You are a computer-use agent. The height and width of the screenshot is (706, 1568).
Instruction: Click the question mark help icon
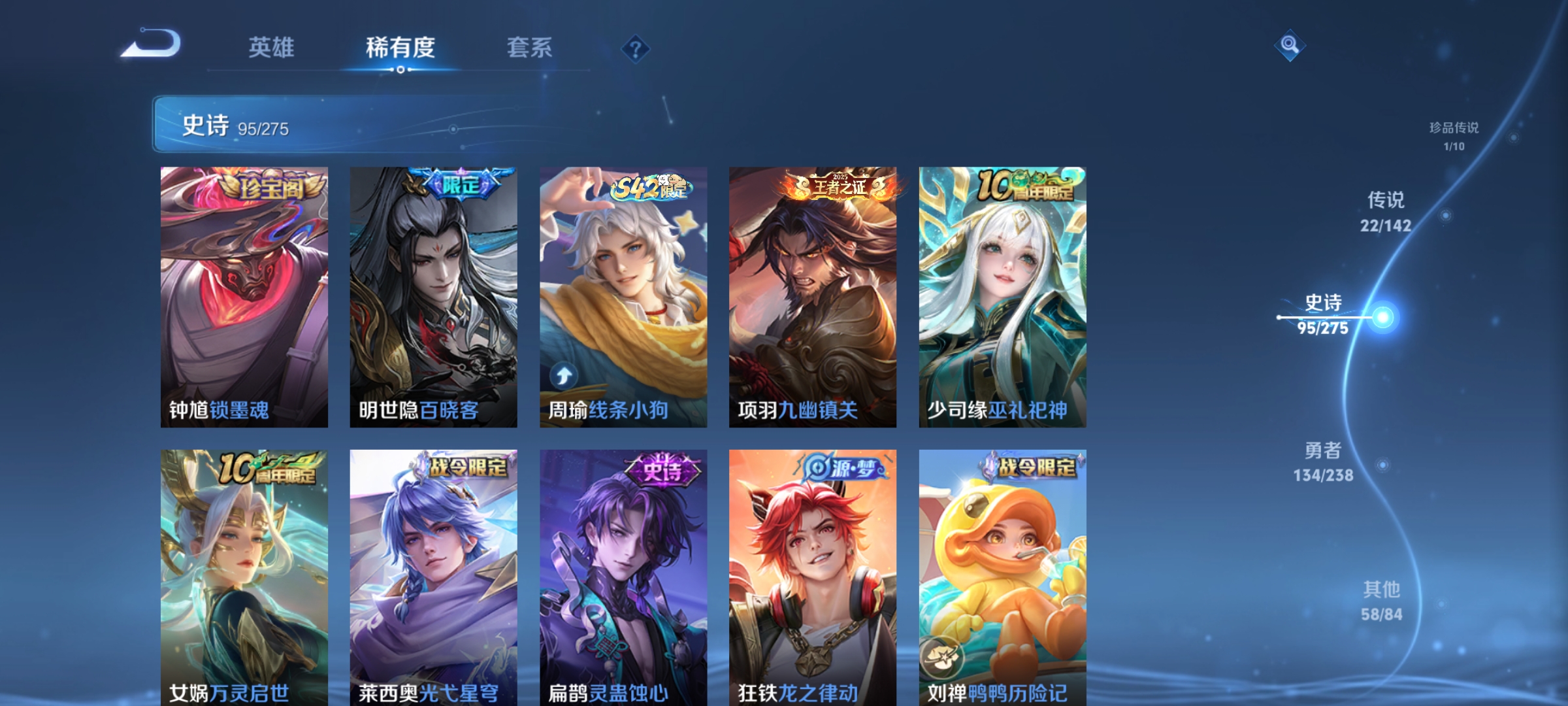[636, 49]
